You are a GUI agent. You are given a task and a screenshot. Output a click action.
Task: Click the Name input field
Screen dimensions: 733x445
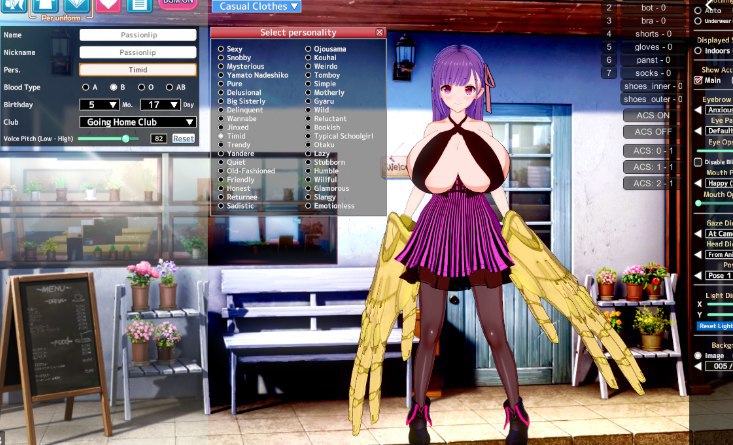click(x=137, y=34)
